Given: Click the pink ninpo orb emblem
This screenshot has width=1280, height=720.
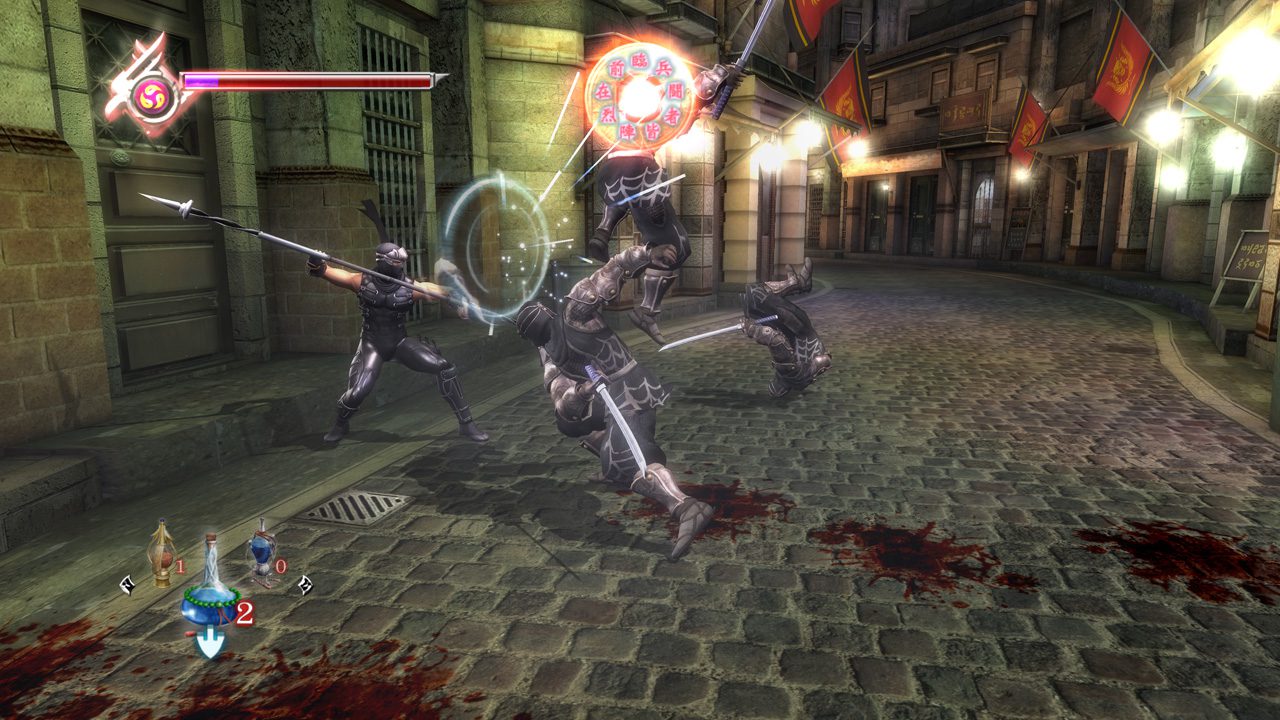Looking at the screenshot, I should 152,97.
